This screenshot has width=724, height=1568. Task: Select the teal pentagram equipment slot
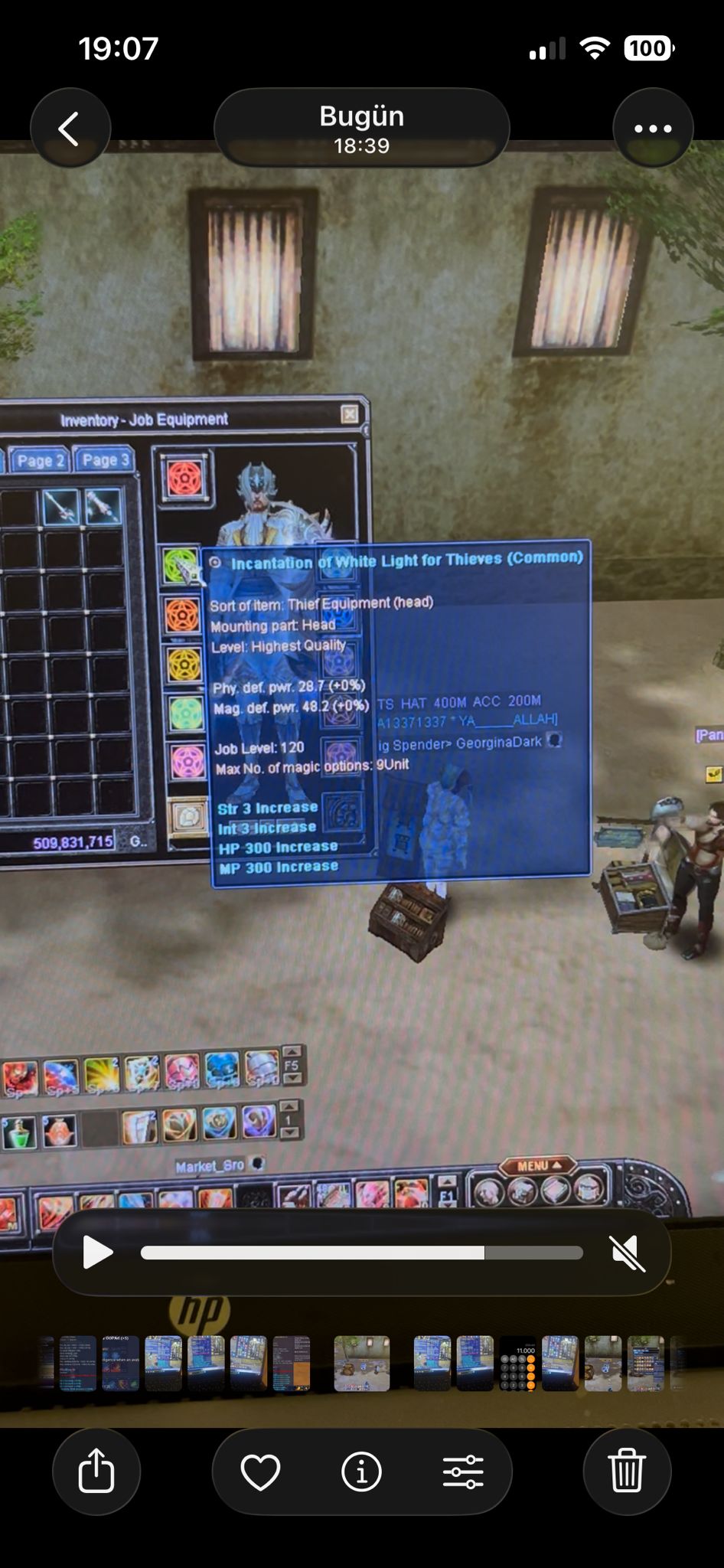point(185,714)
